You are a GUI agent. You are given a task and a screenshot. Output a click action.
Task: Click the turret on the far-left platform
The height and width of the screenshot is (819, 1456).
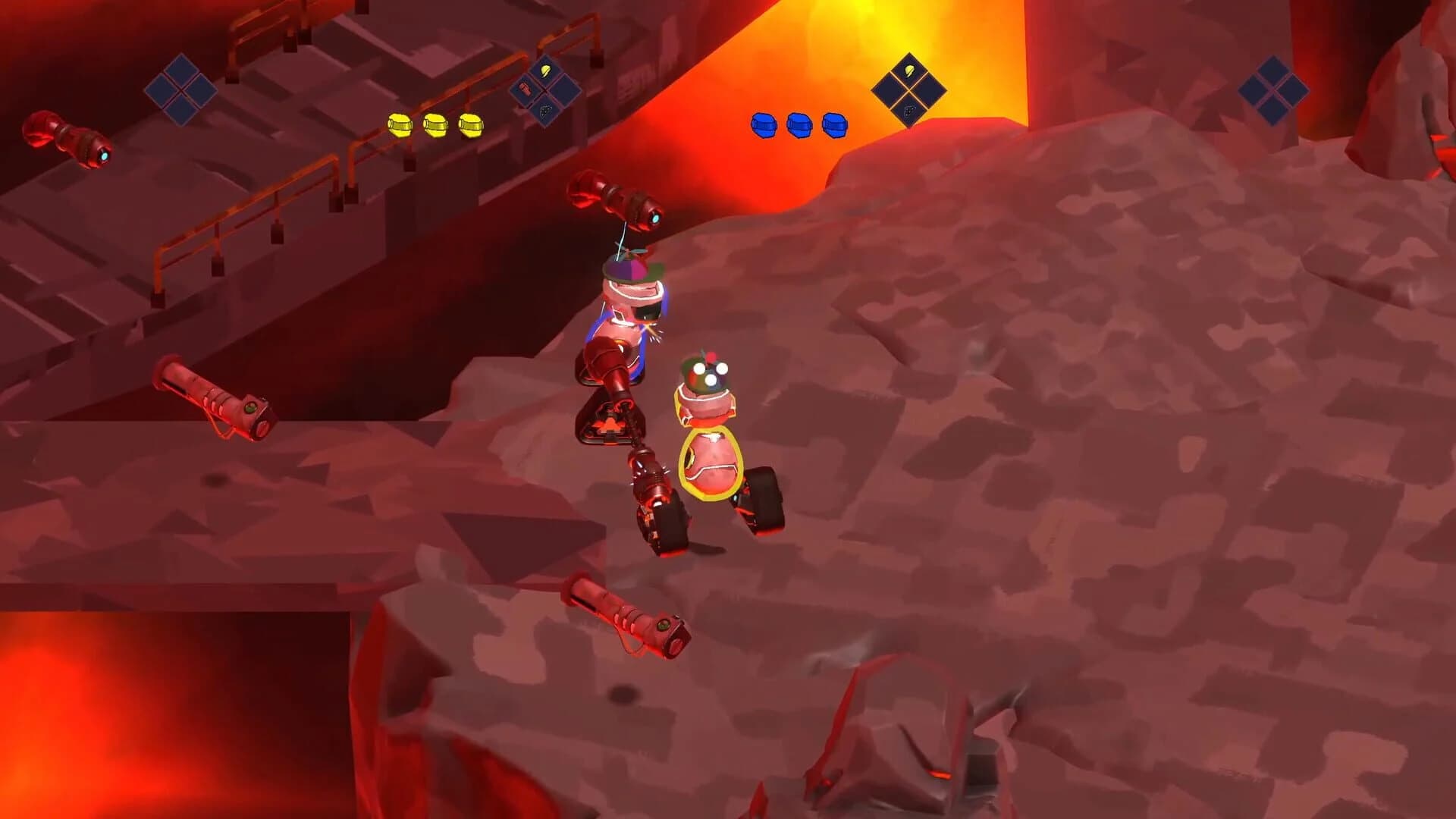click(x=68, y=136)
